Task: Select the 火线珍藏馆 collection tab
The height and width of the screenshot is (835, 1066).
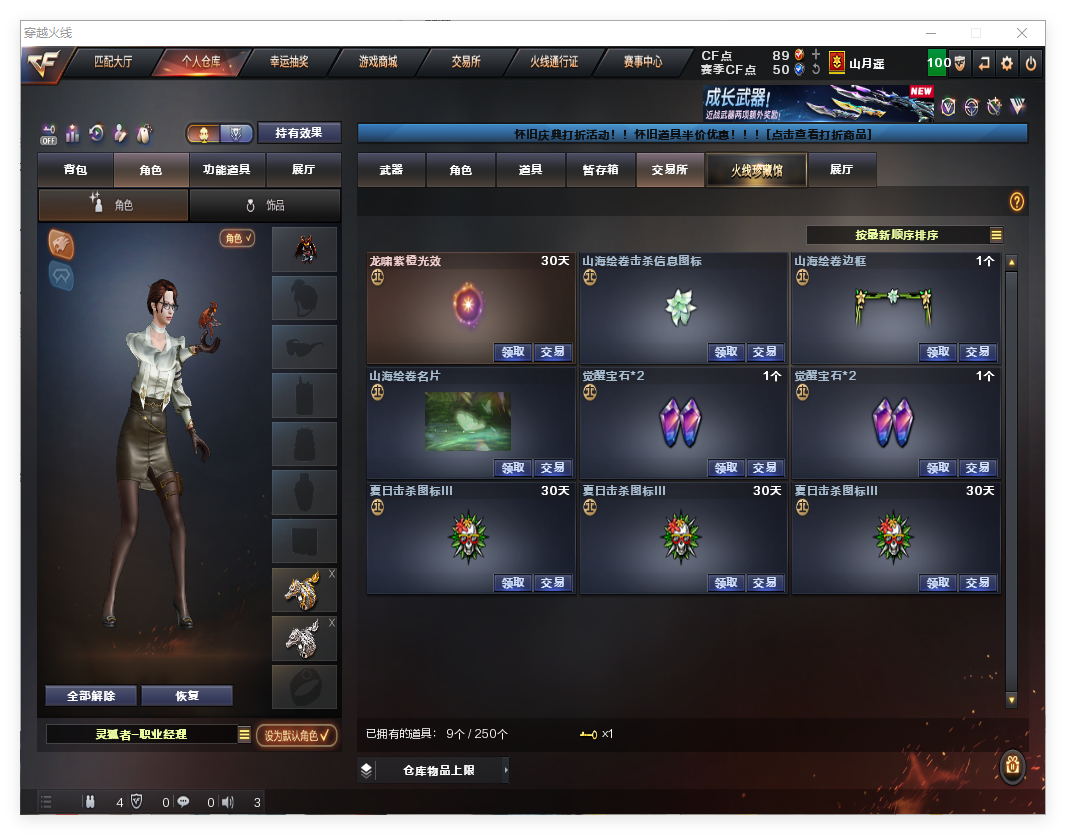Action: coord(756,170)
